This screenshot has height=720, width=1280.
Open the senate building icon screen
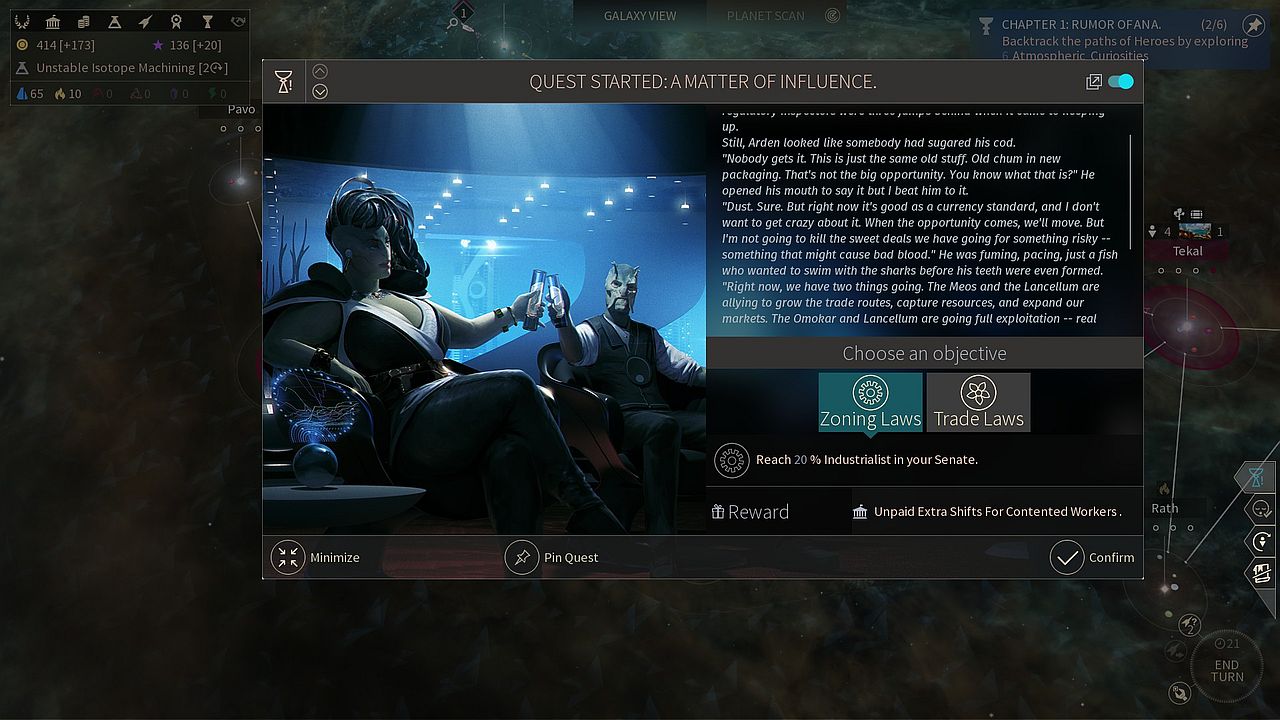click(53, 22)
